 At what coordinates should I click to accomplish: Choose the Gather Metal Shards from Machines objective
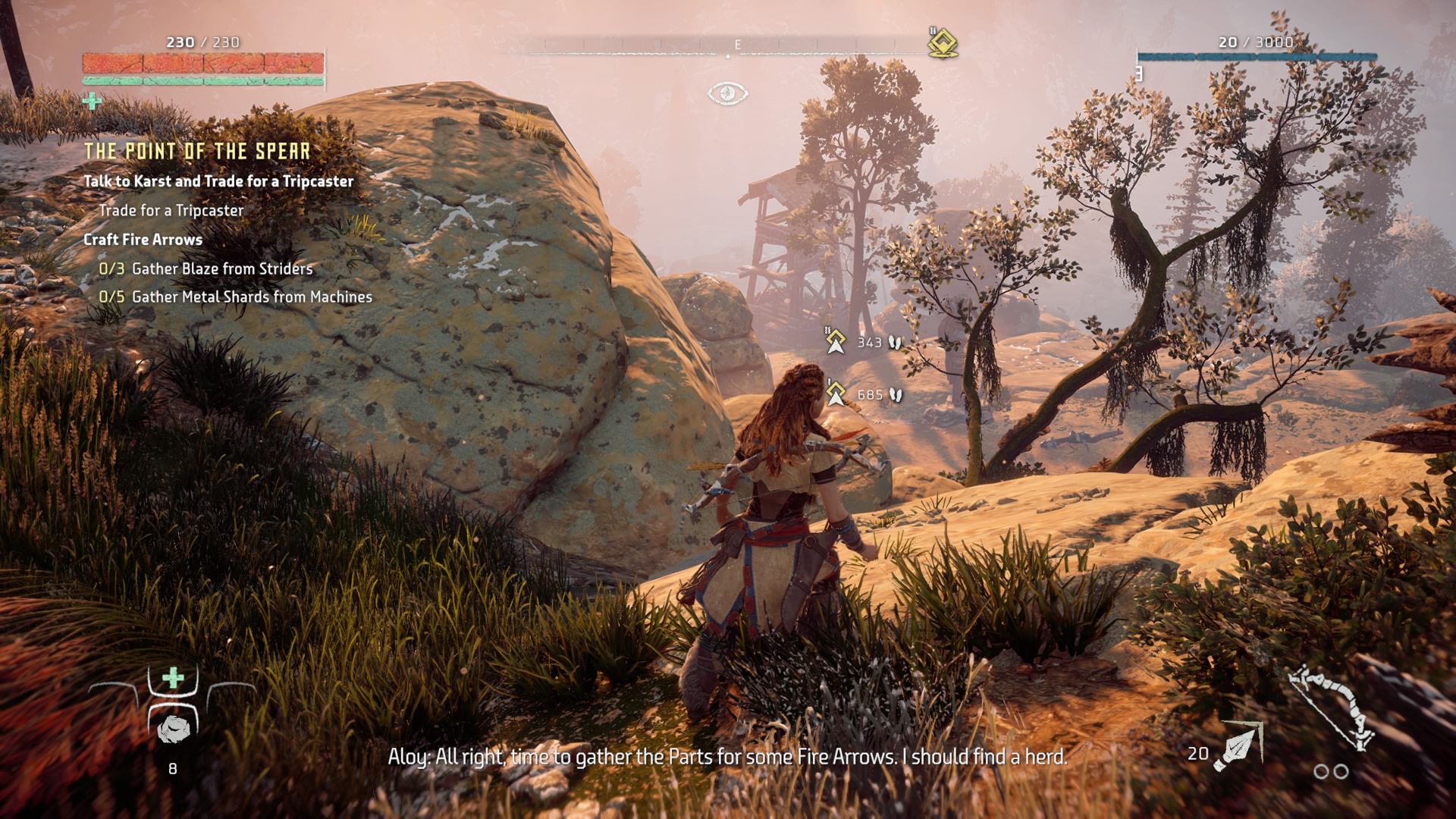pyautogui.click(x=252, y=297)
